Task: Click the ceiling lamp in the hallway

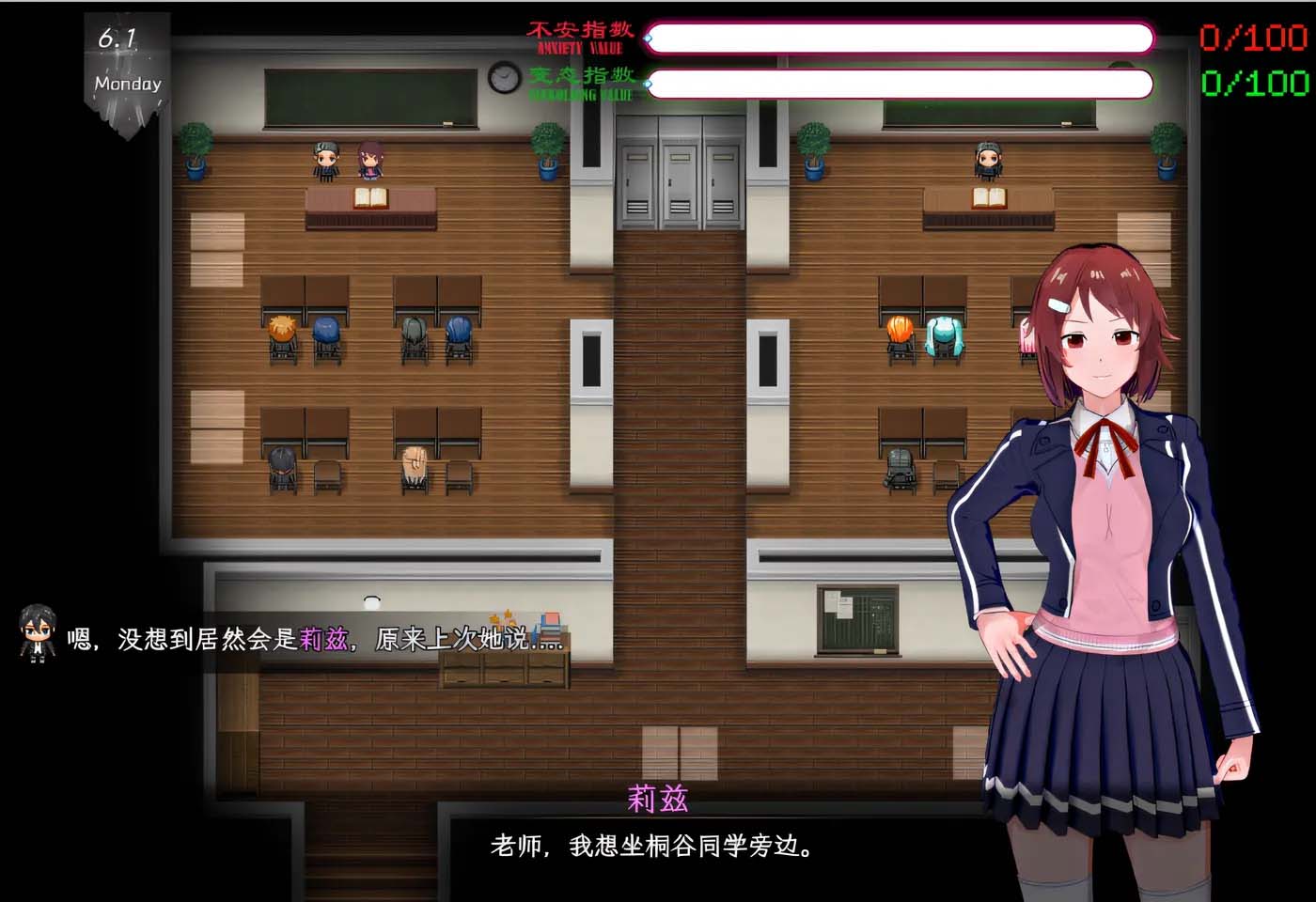Action: [x=373, y=599]
